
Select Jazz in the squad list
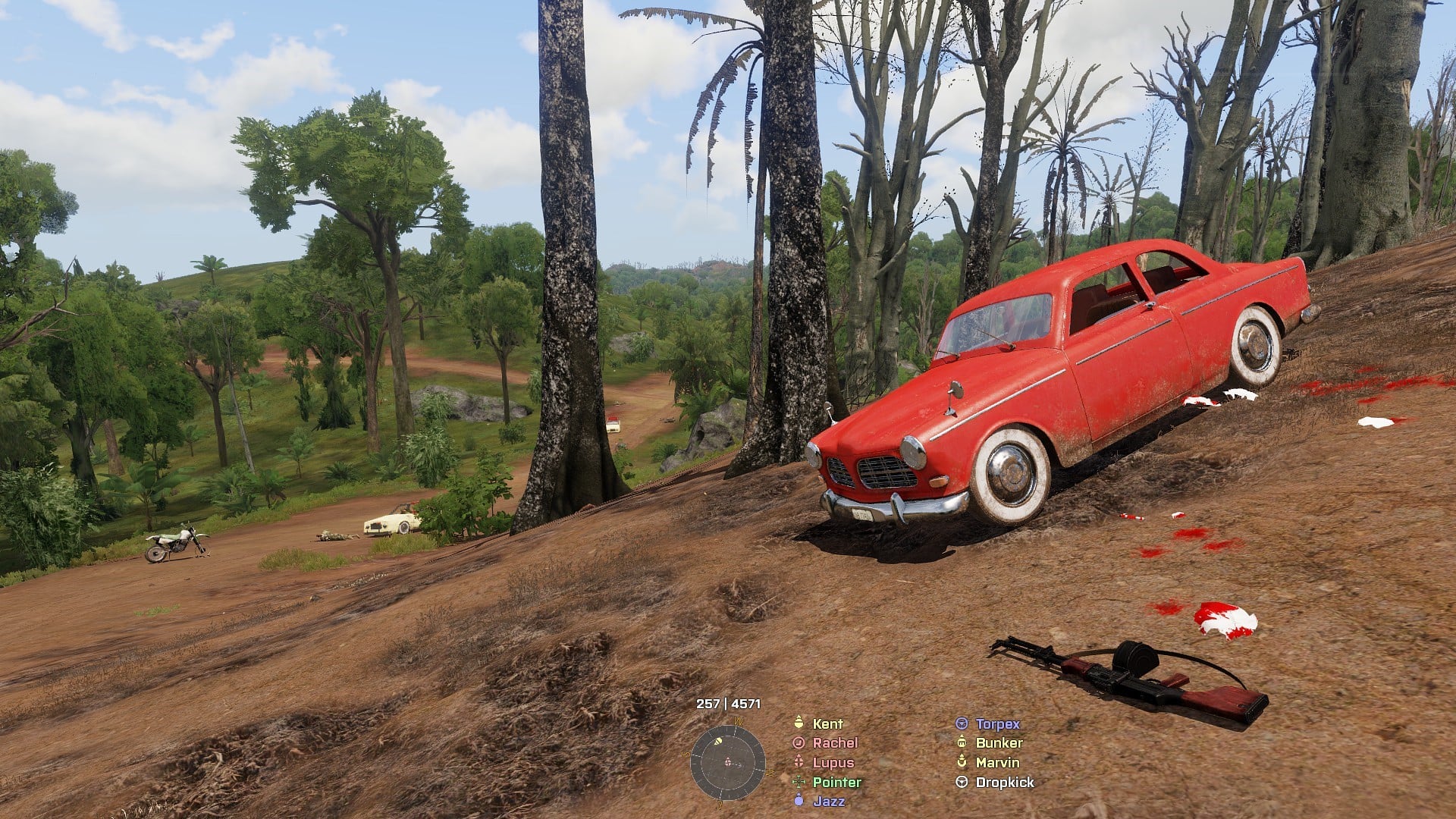(828, 801)
